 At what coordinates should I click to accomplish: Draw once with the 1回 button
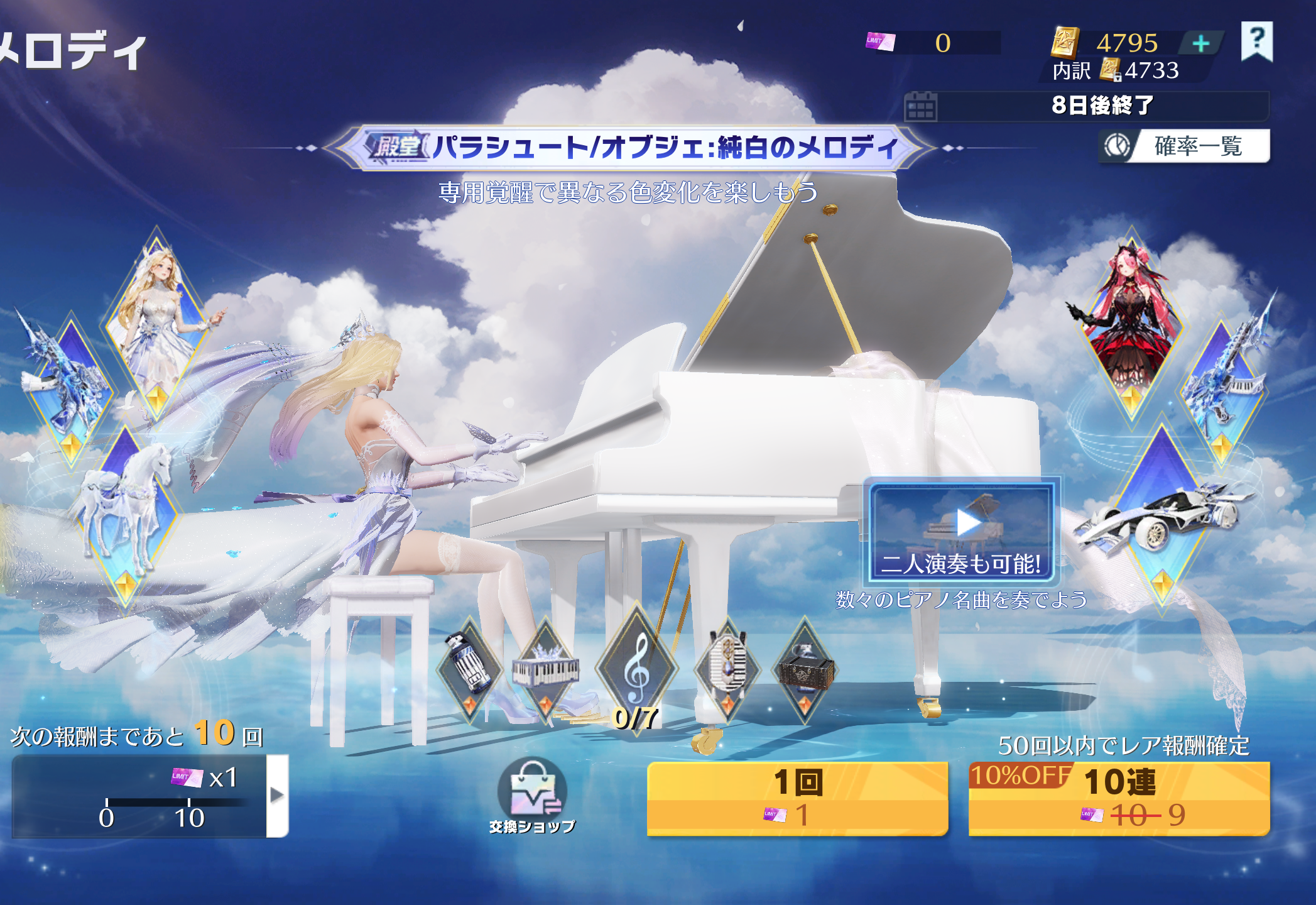tap(797, 798)
